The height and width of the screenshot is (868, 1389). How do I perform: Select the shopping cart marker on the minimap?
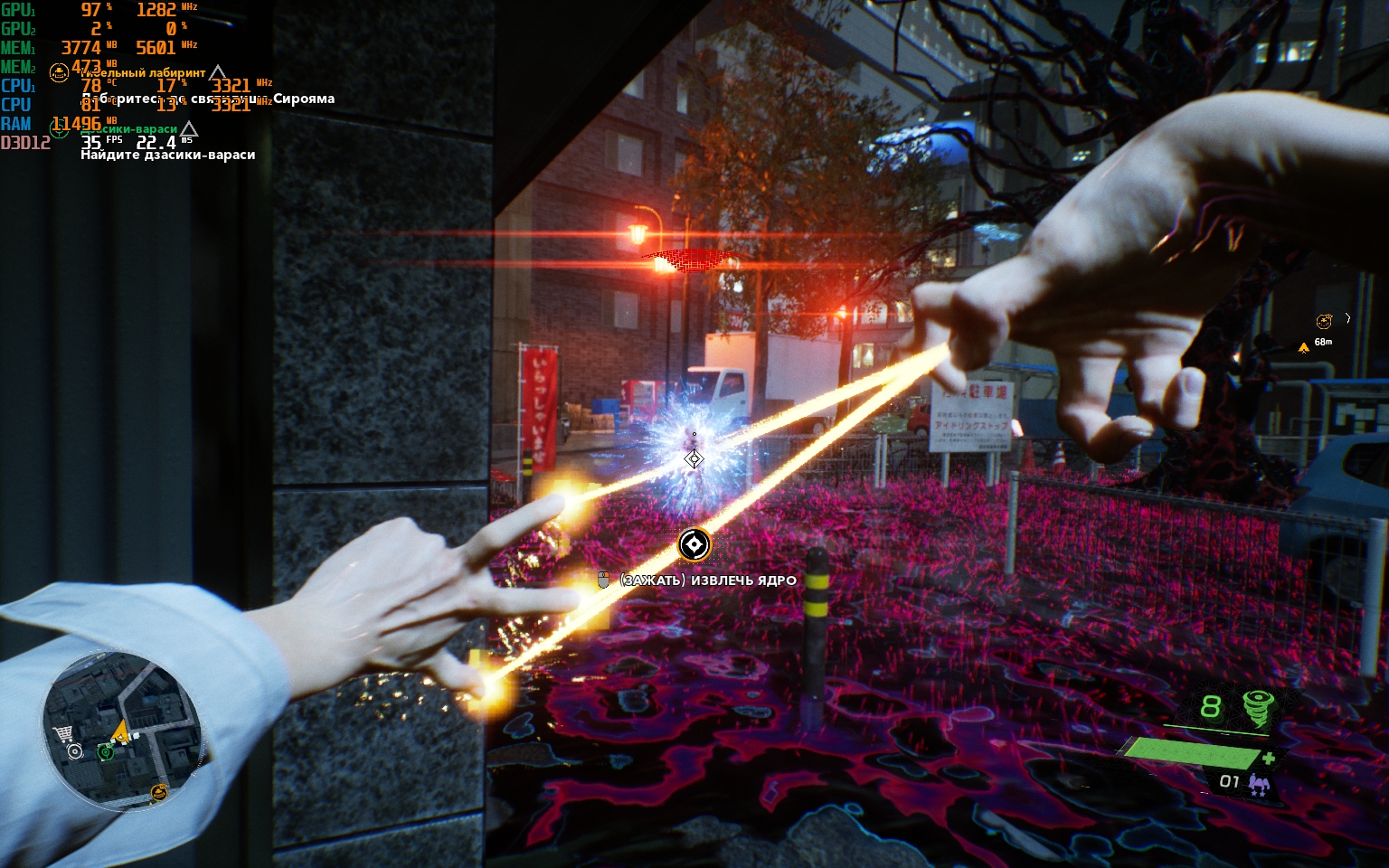click(63, 734)
